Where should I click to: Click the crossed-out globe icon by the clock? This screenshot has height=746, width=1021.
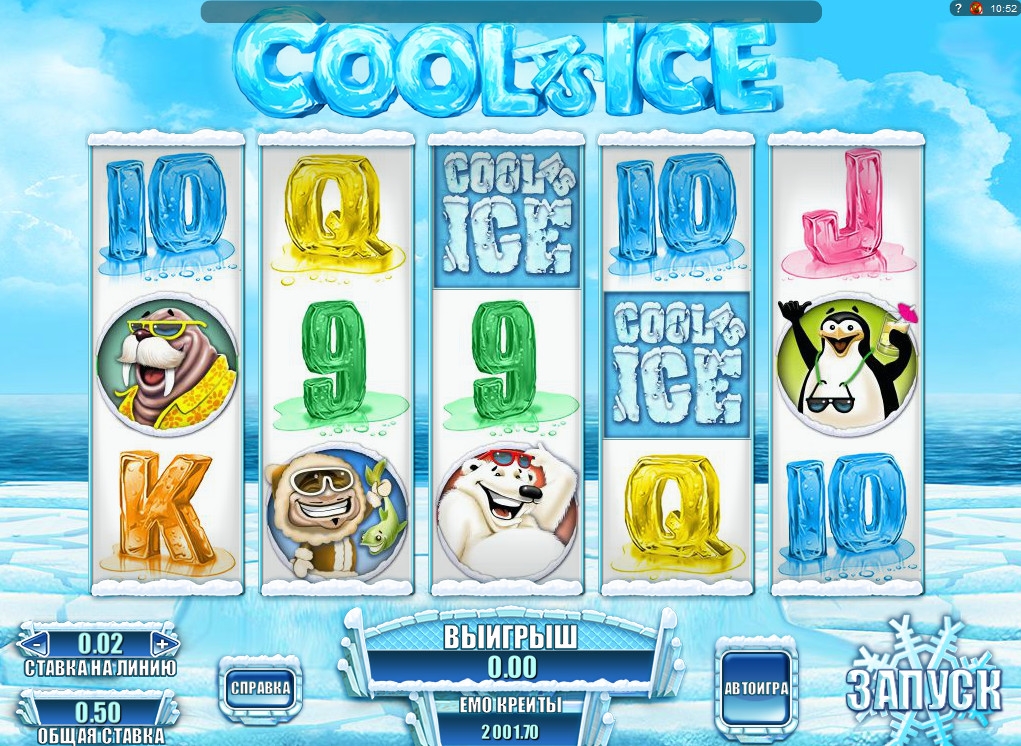(976, 9)
